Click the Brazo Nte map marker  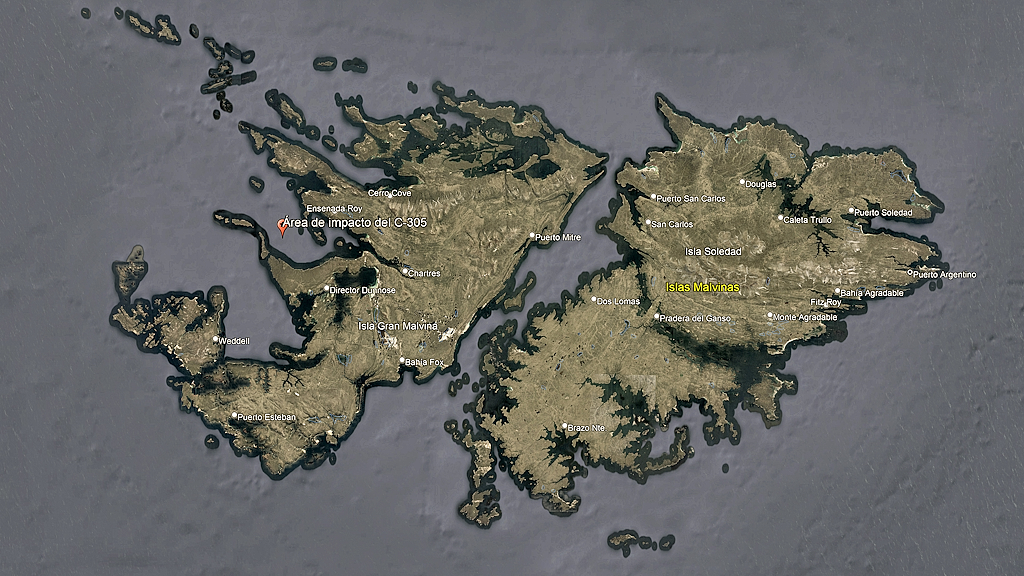click(565, 427)
